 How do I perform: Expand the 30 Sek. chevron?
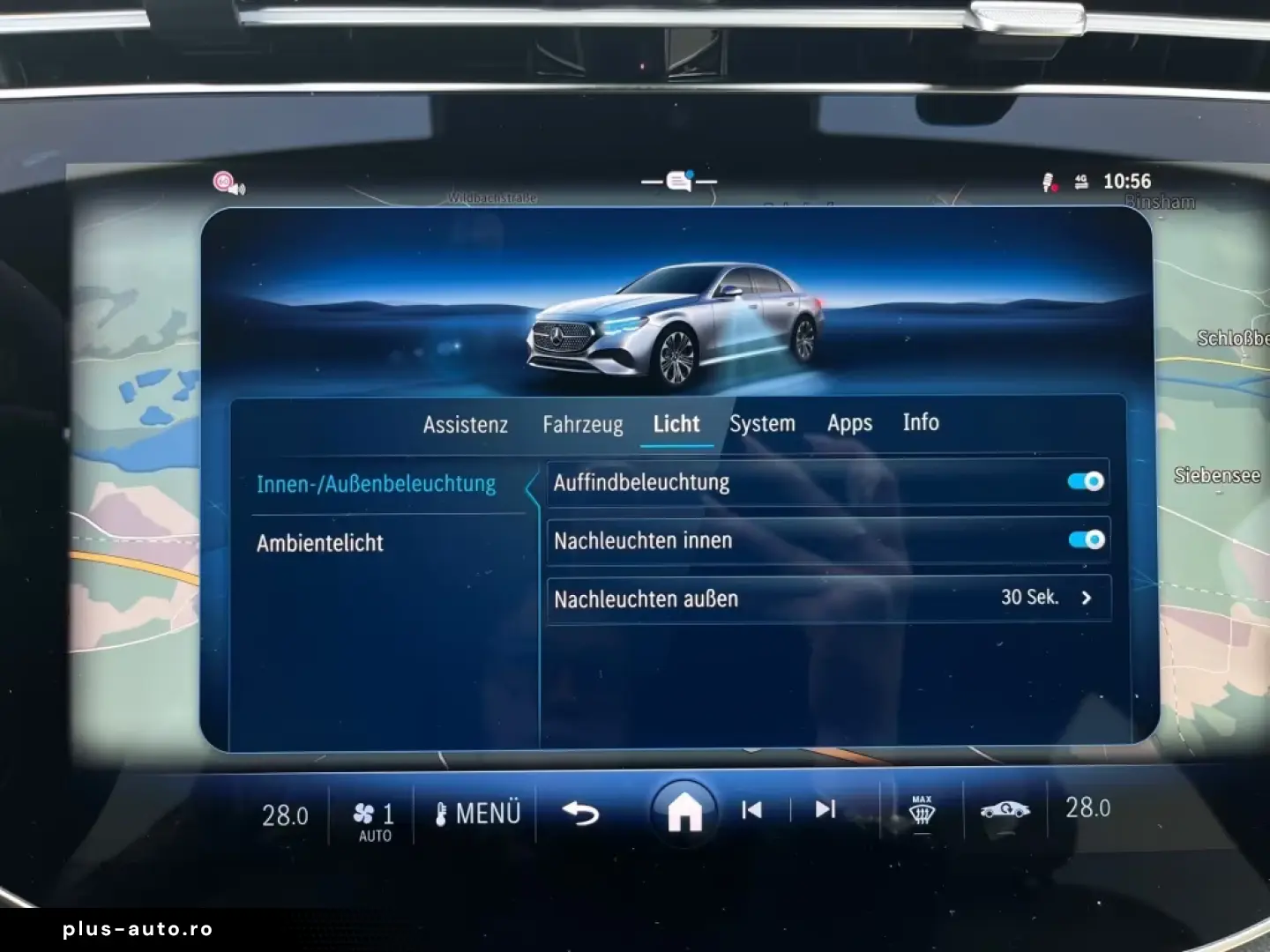(1087, 599)
